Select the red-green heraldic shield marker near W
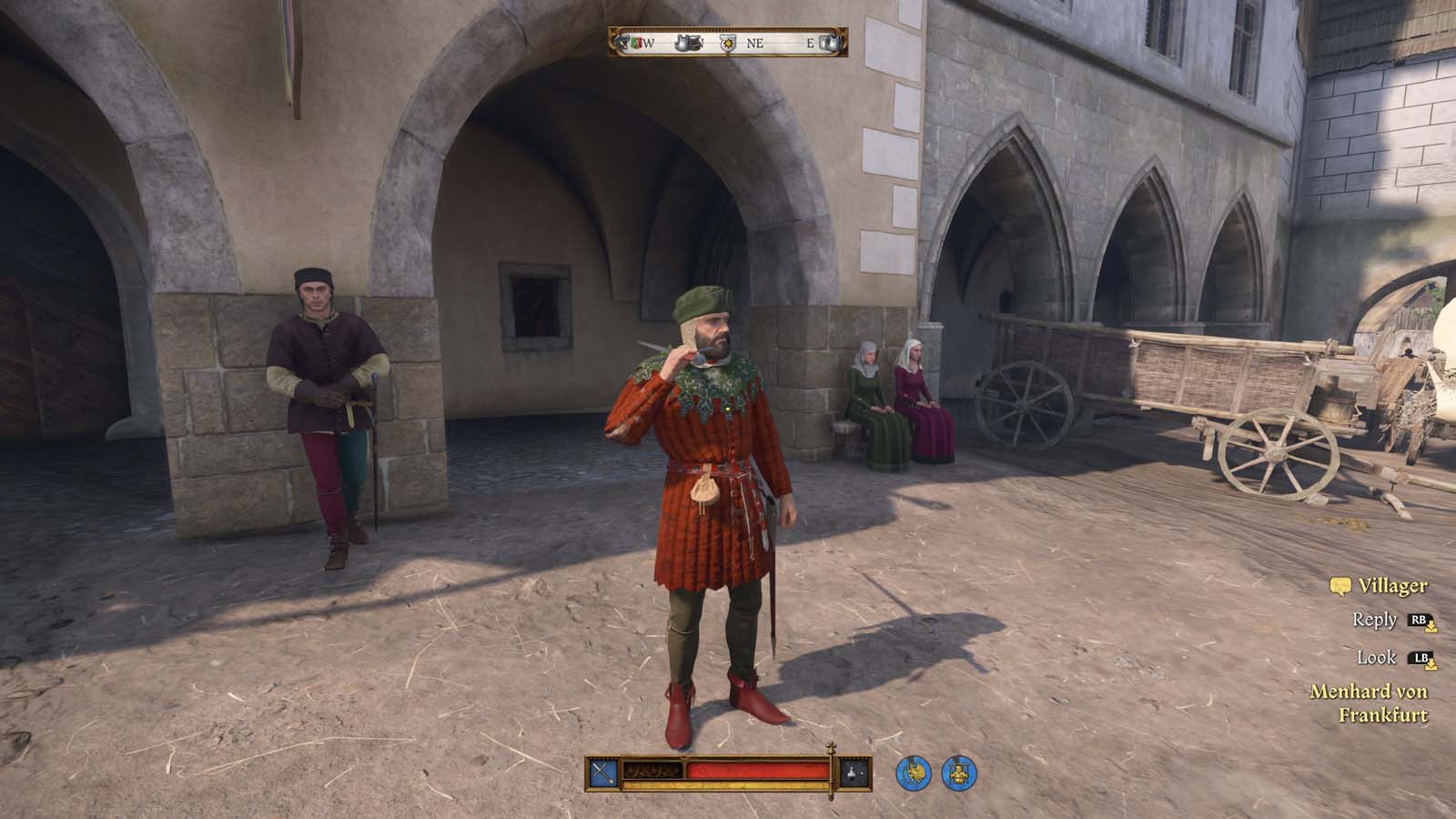Screen dimensions: 1456x819 [636, 41]
